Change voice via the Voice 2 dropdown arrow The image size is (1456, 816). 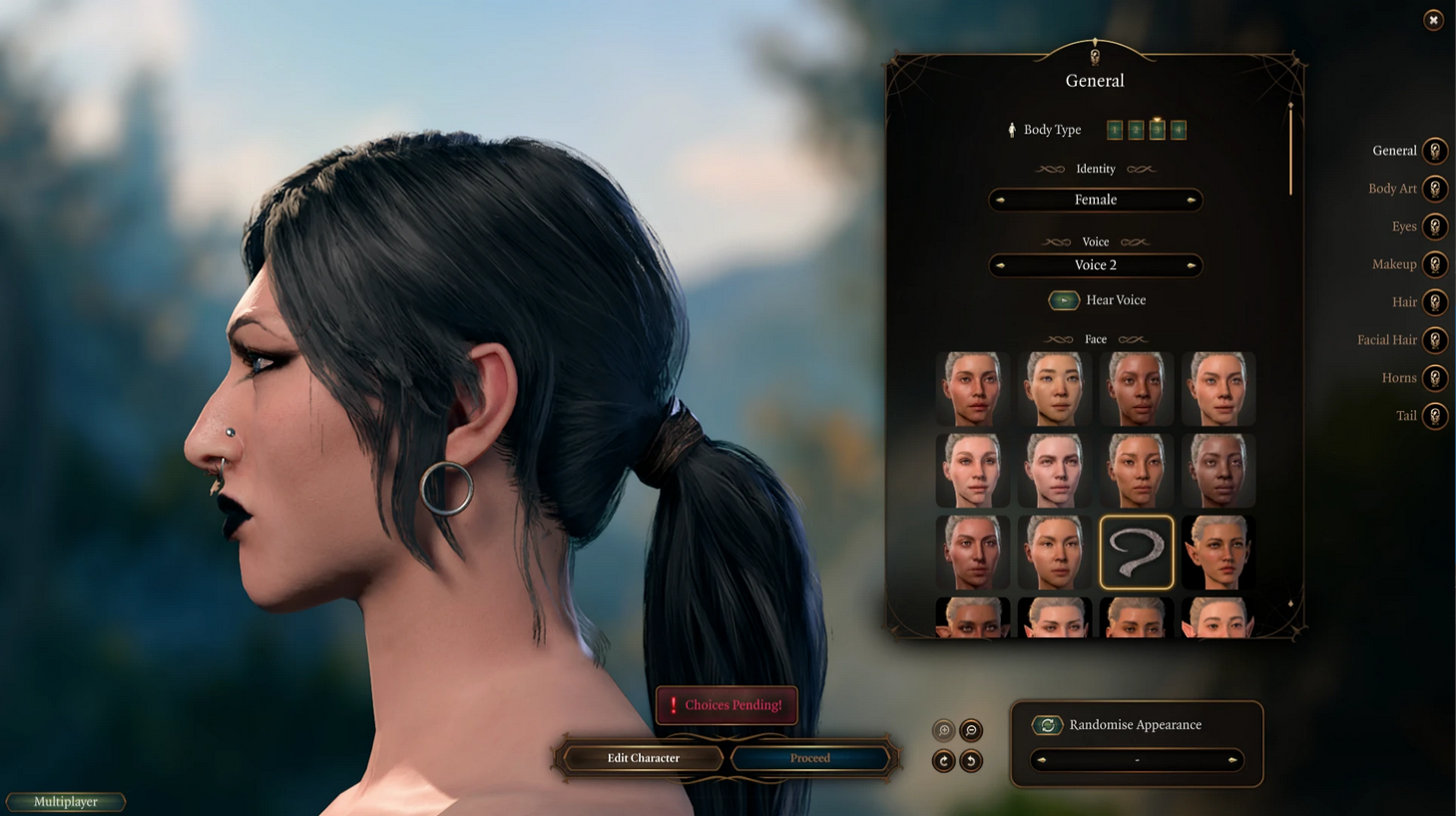pos(1192,264)
